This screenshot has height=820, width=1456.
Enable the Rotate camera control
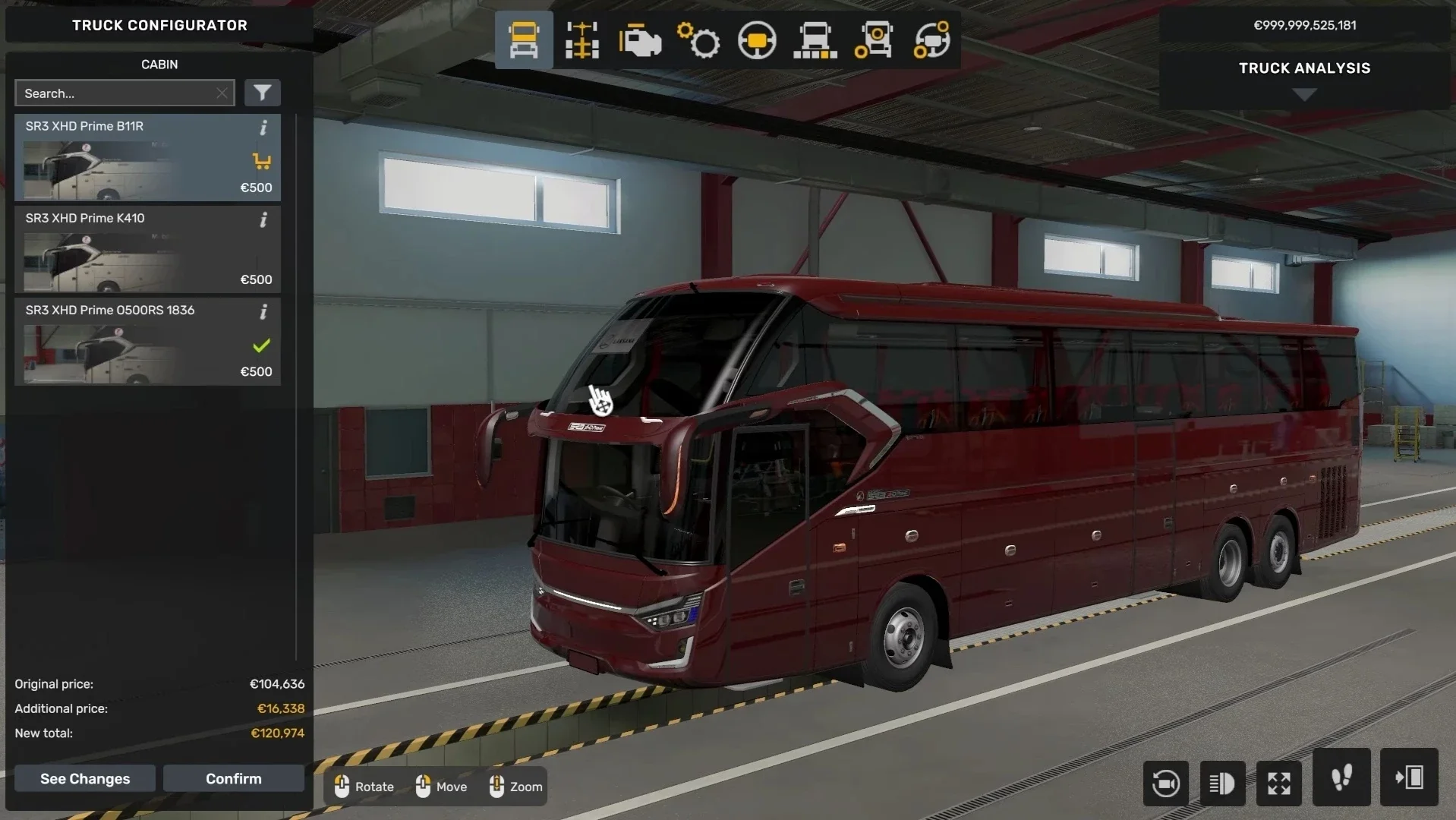point(363,787)
